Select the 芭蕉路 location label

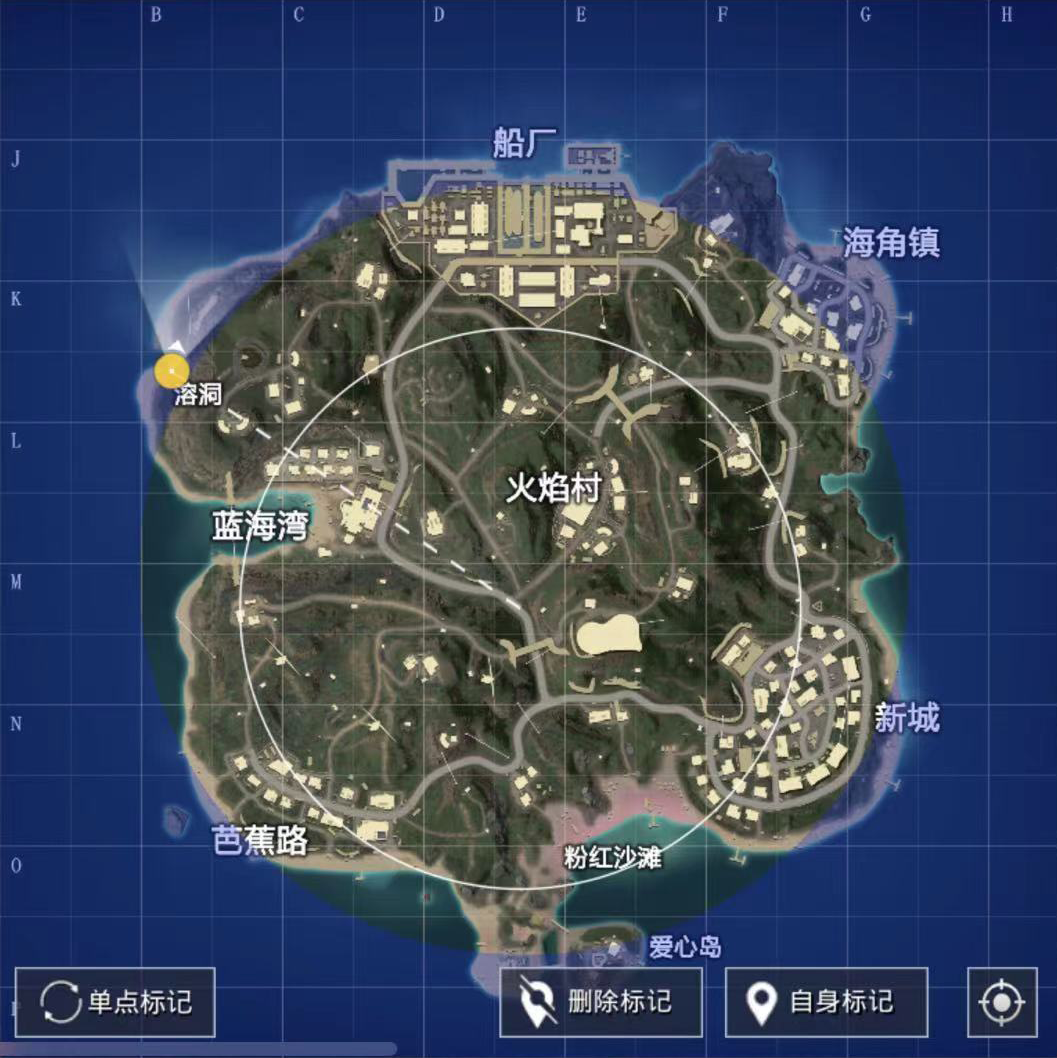point(261,841)
